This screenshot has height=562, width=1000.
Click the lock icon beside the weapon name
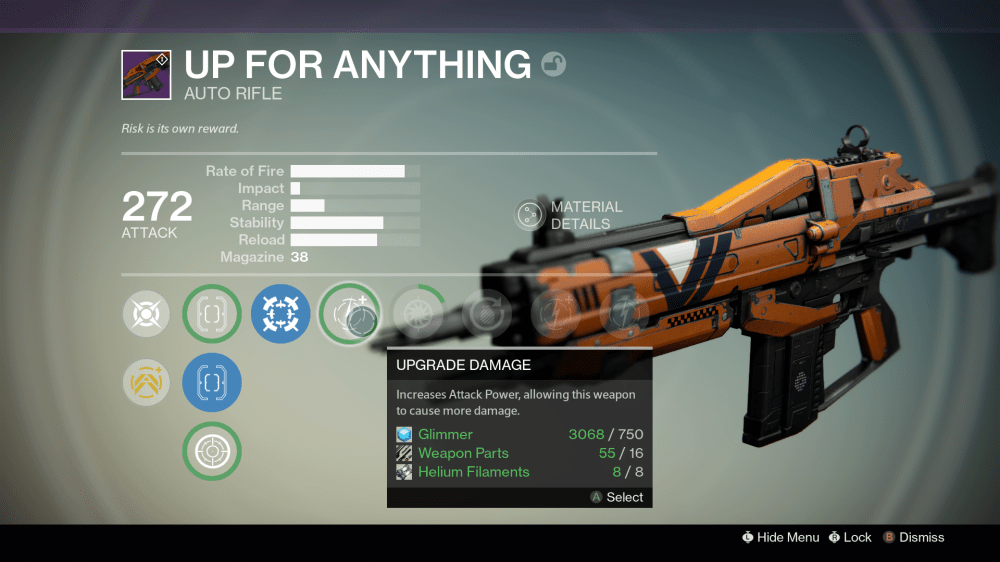553,66
